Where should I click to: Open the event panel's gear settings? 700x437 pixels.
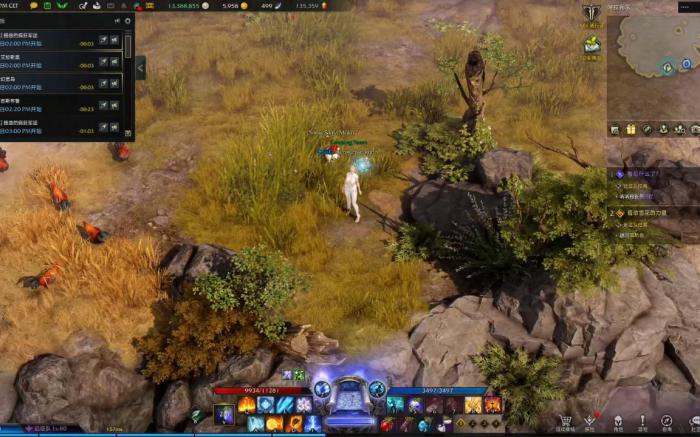128,19
